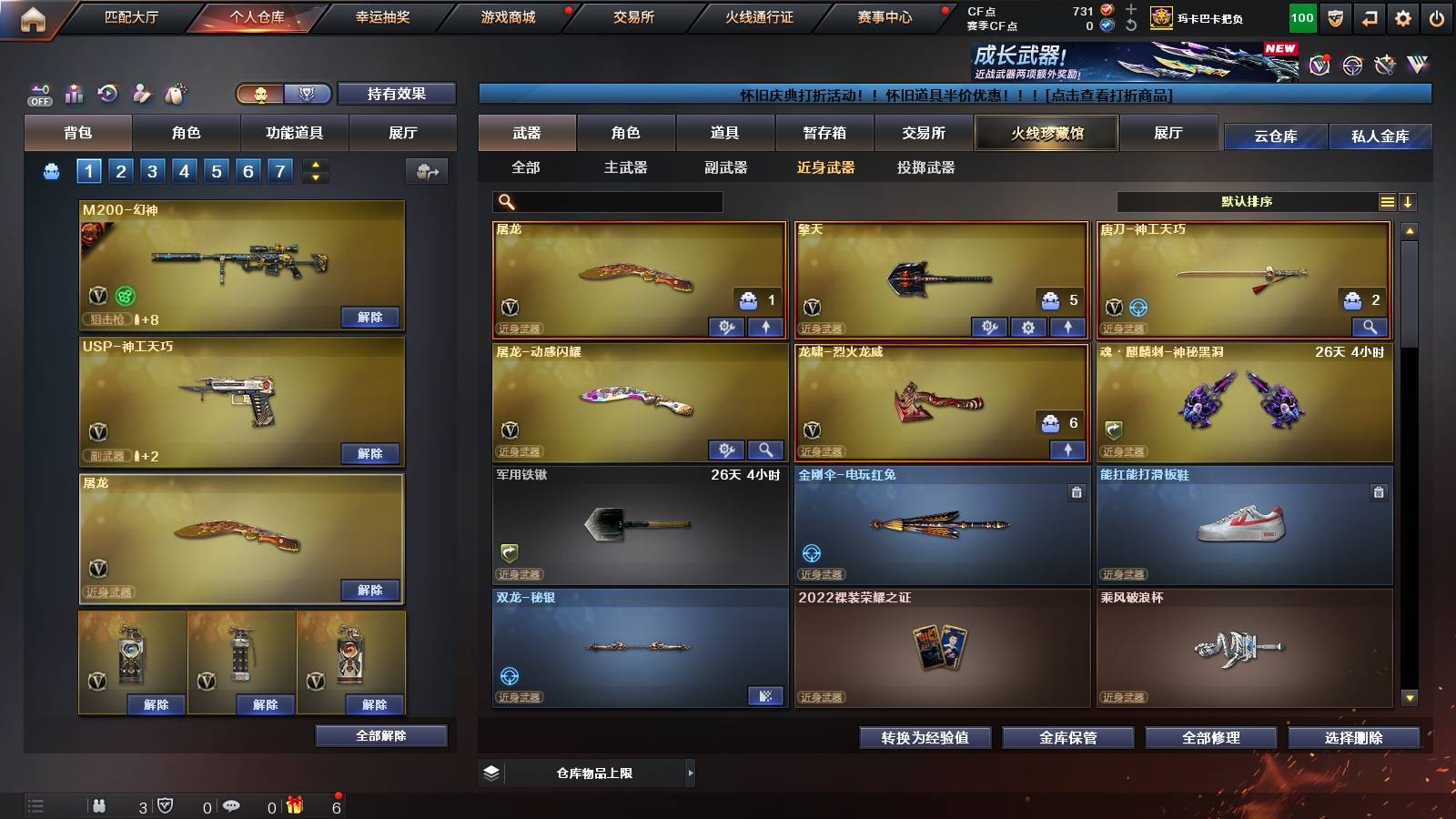Image resolution: width=1456 pixels, height=819 pixels.
Task: Open the game settings gear in top-right corner
Action: pyautogui.click(x=1400, y=16)
